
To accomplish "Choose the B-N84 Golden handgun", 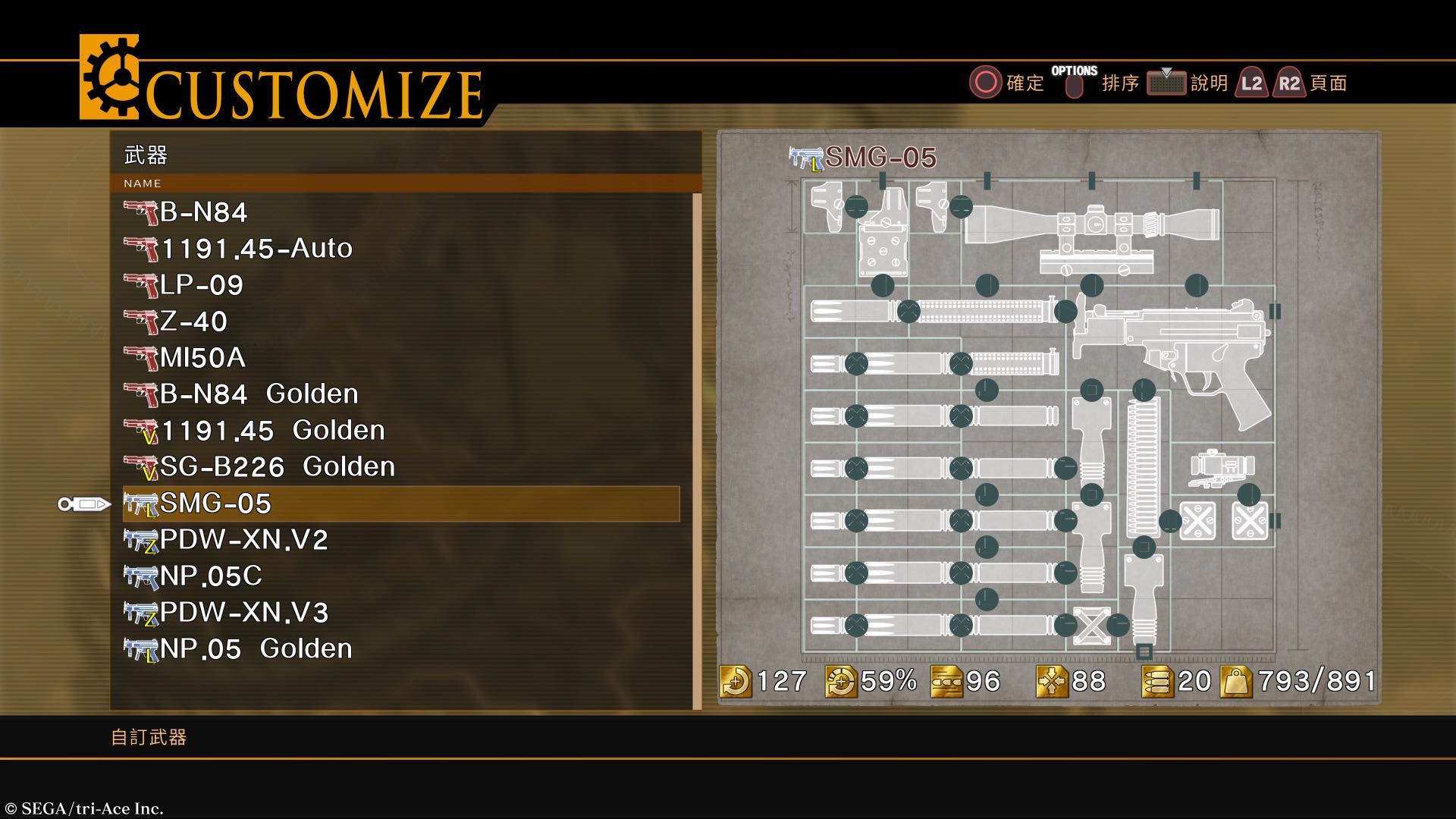I will 259,394.
